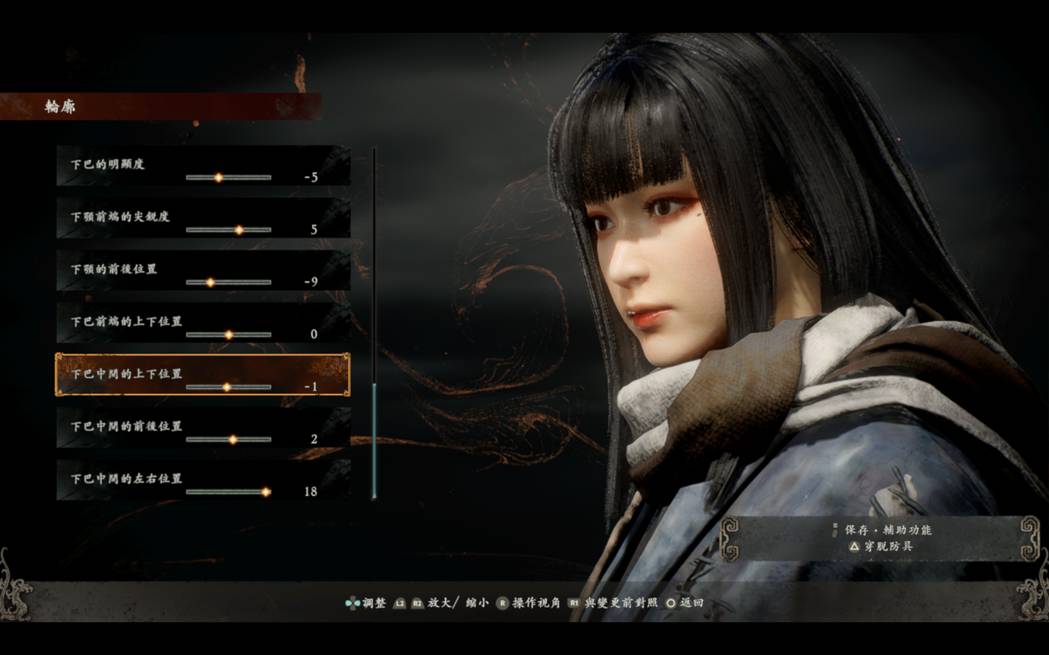This screenshot has height=655, width=1049.
Task: Adjust the 下巴的明顯度 slider
Action: click(x=218, y=178)
